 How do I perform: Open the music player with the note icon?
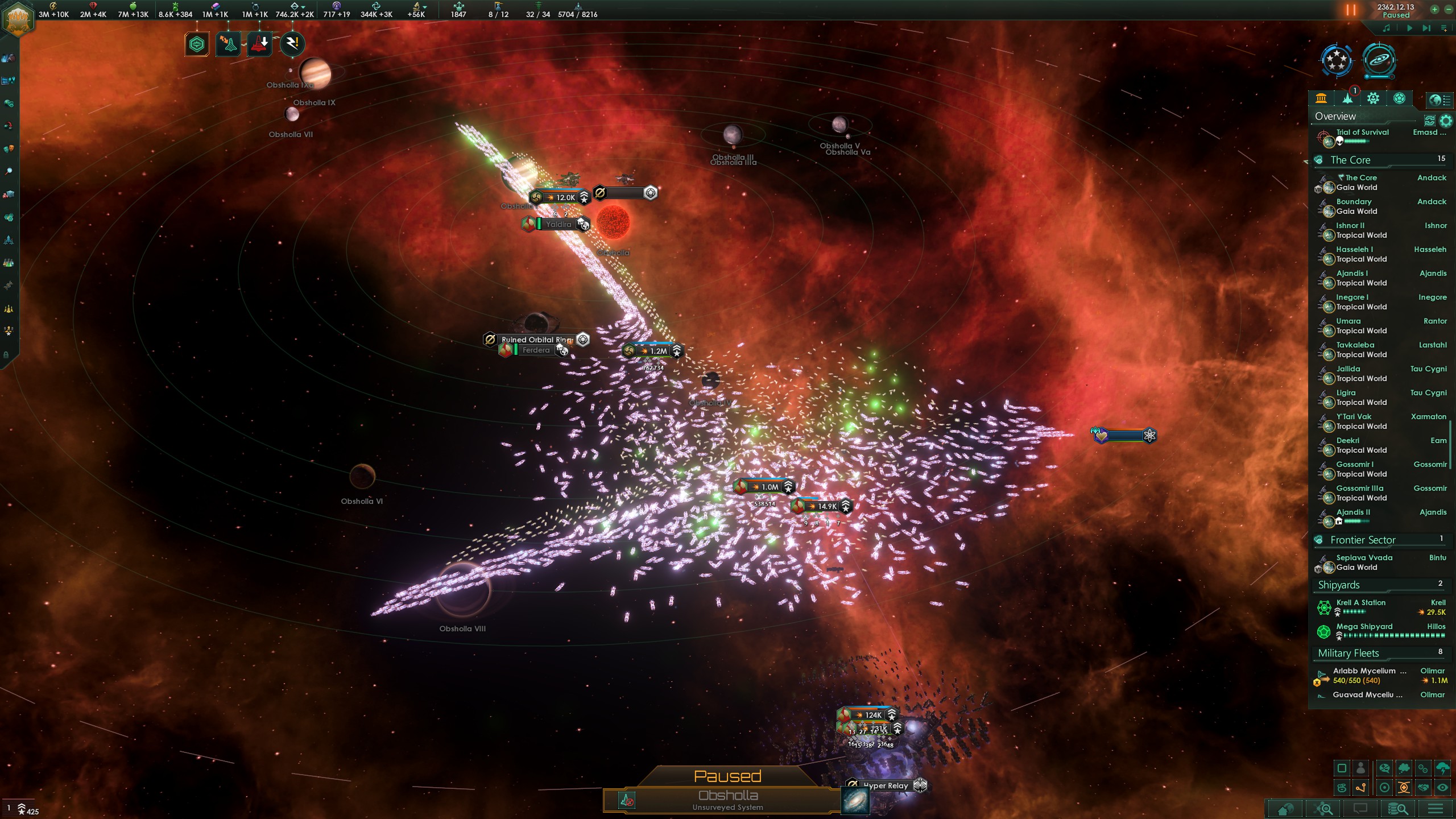[1387, 28]
